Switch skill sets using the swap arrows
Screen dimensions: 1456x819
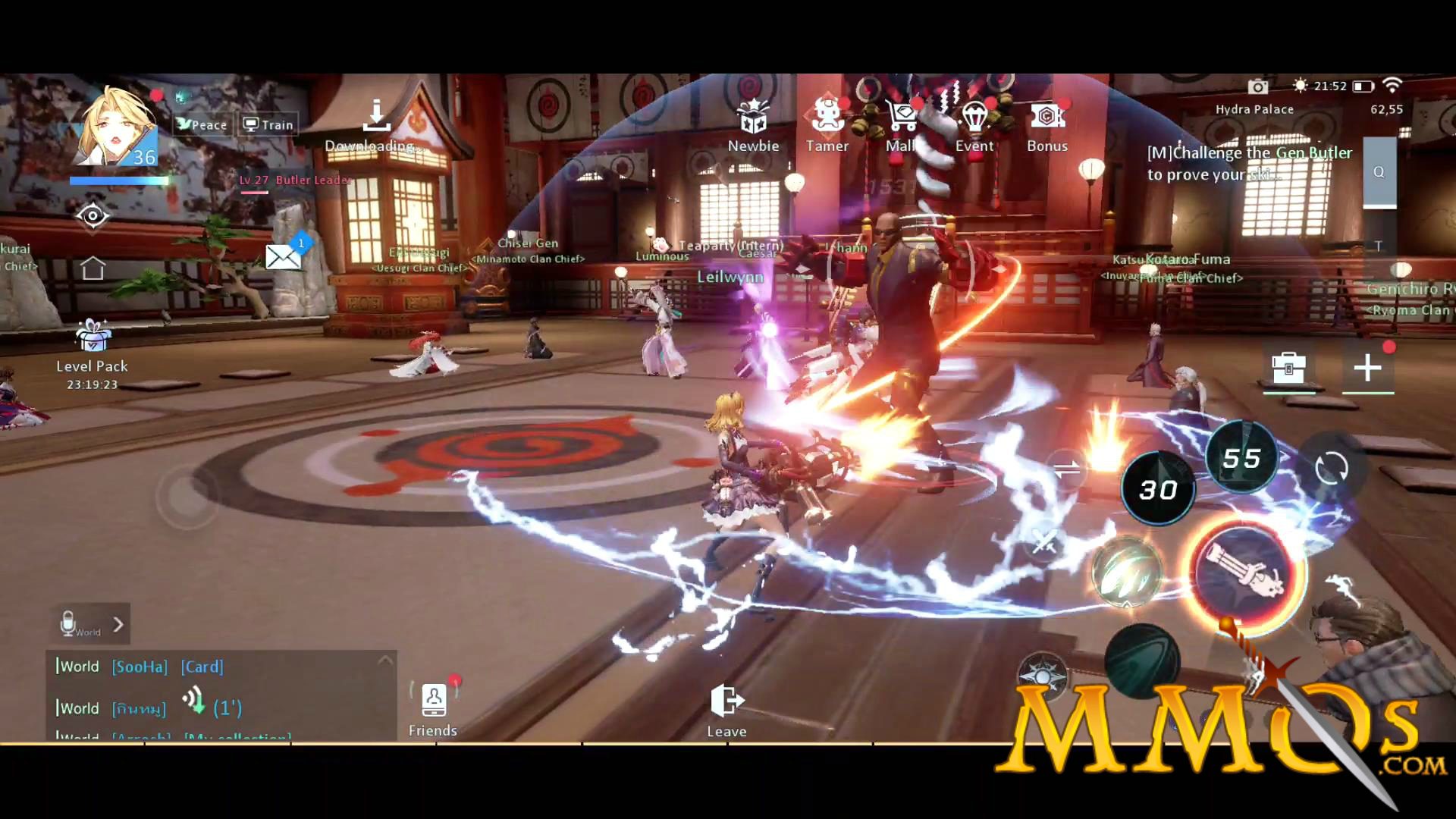[x=1065, y=469]
